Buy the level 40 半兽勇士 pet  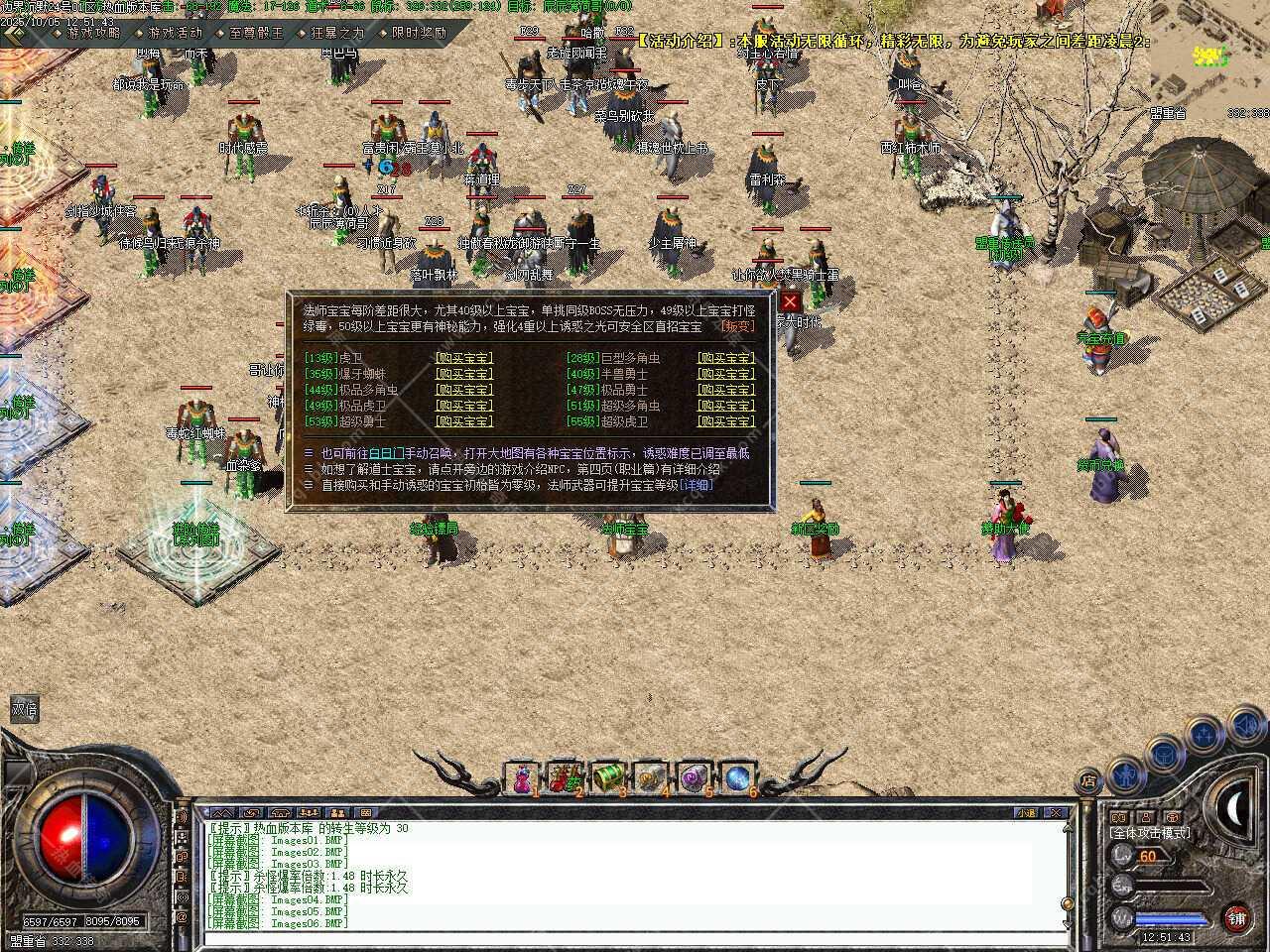[x=725, y=374]
